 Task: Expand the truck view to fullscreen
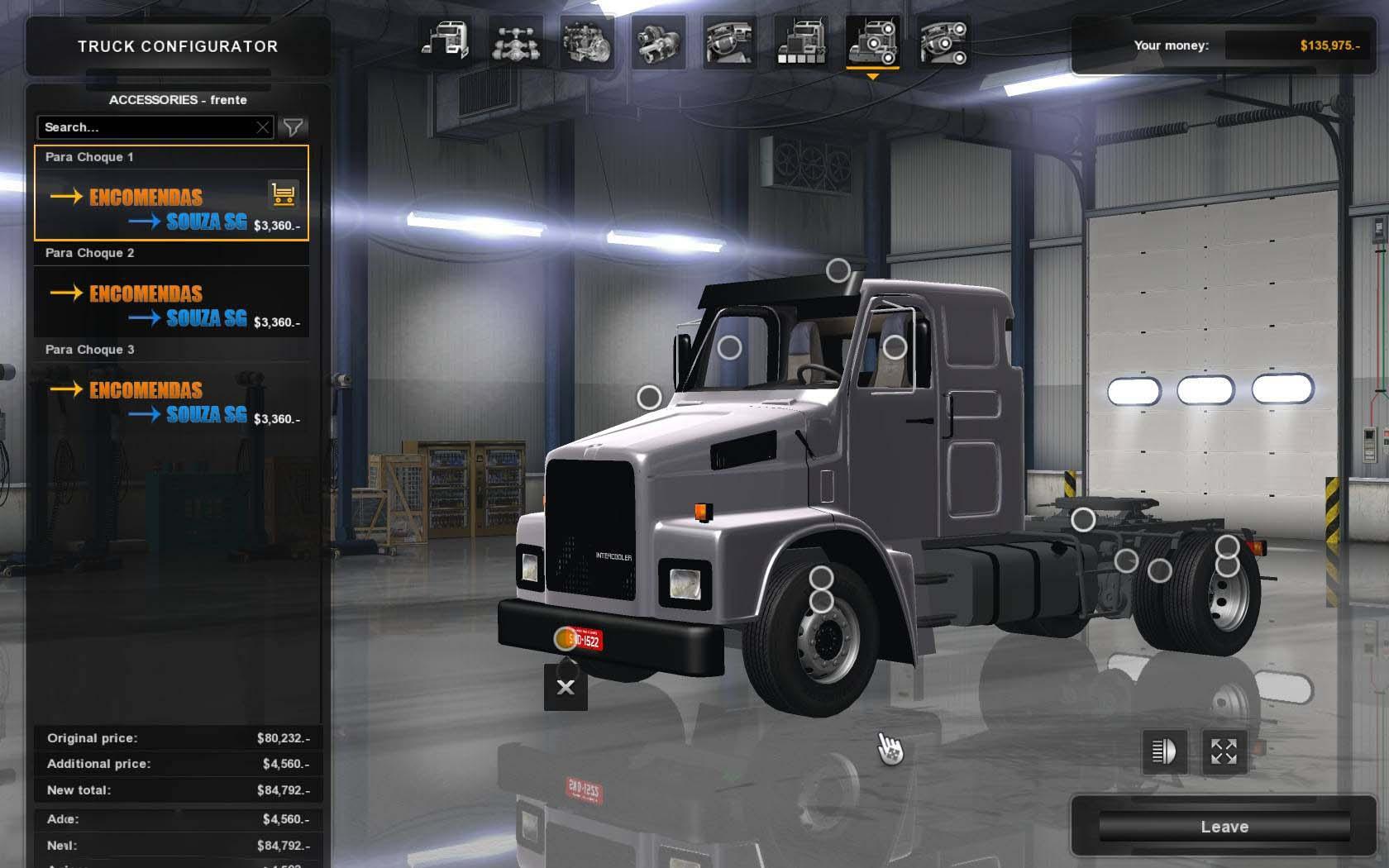(x=1224, y=751)
